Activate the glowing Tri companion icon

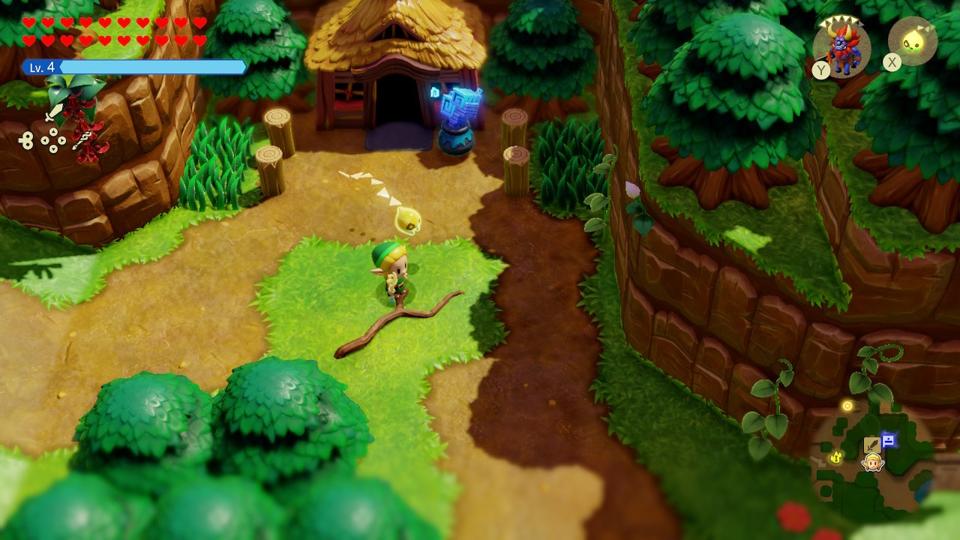[912, 42]
